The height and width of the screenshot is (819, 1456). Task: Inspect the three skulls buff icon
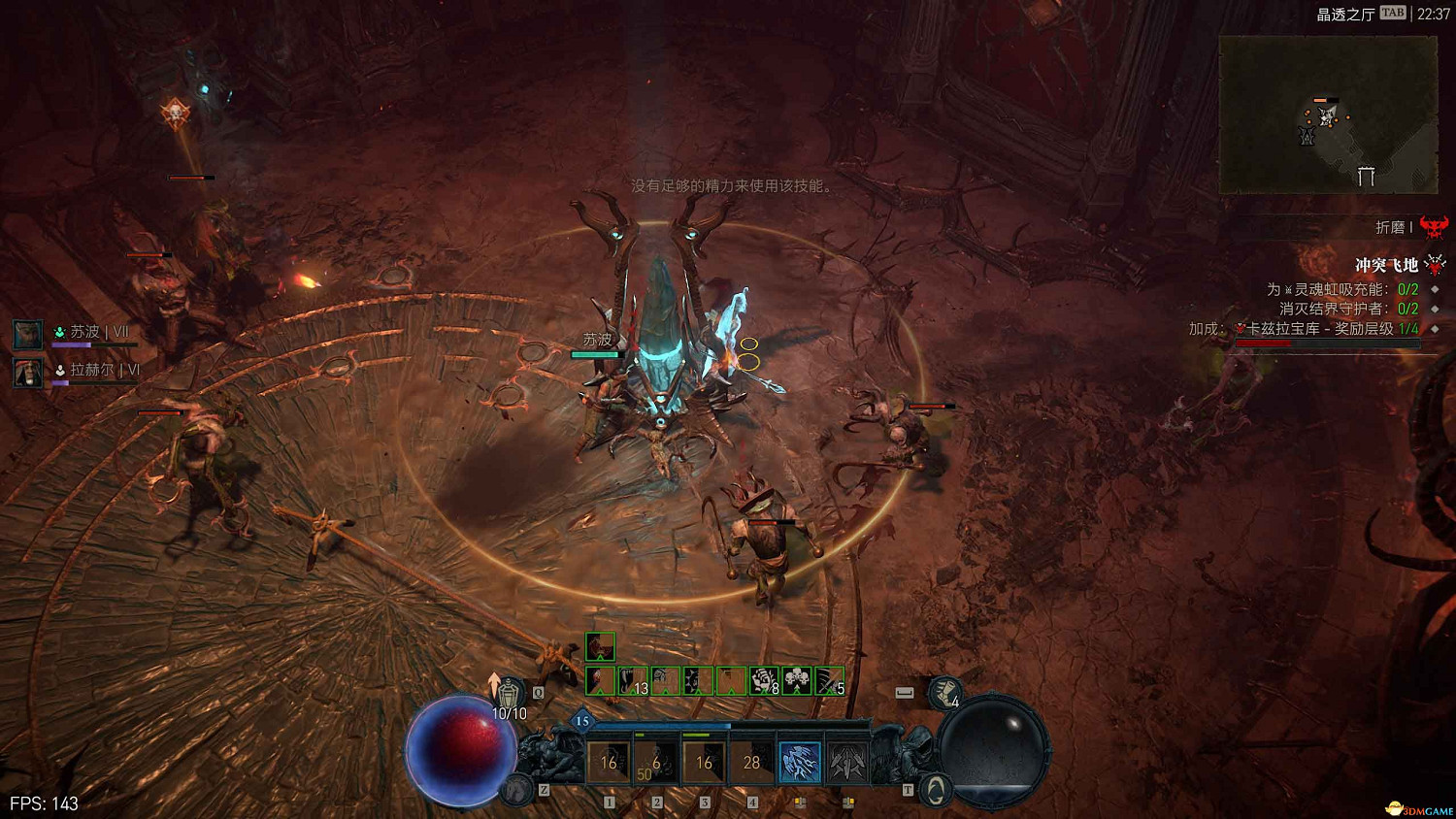click(x=797, y=681)
